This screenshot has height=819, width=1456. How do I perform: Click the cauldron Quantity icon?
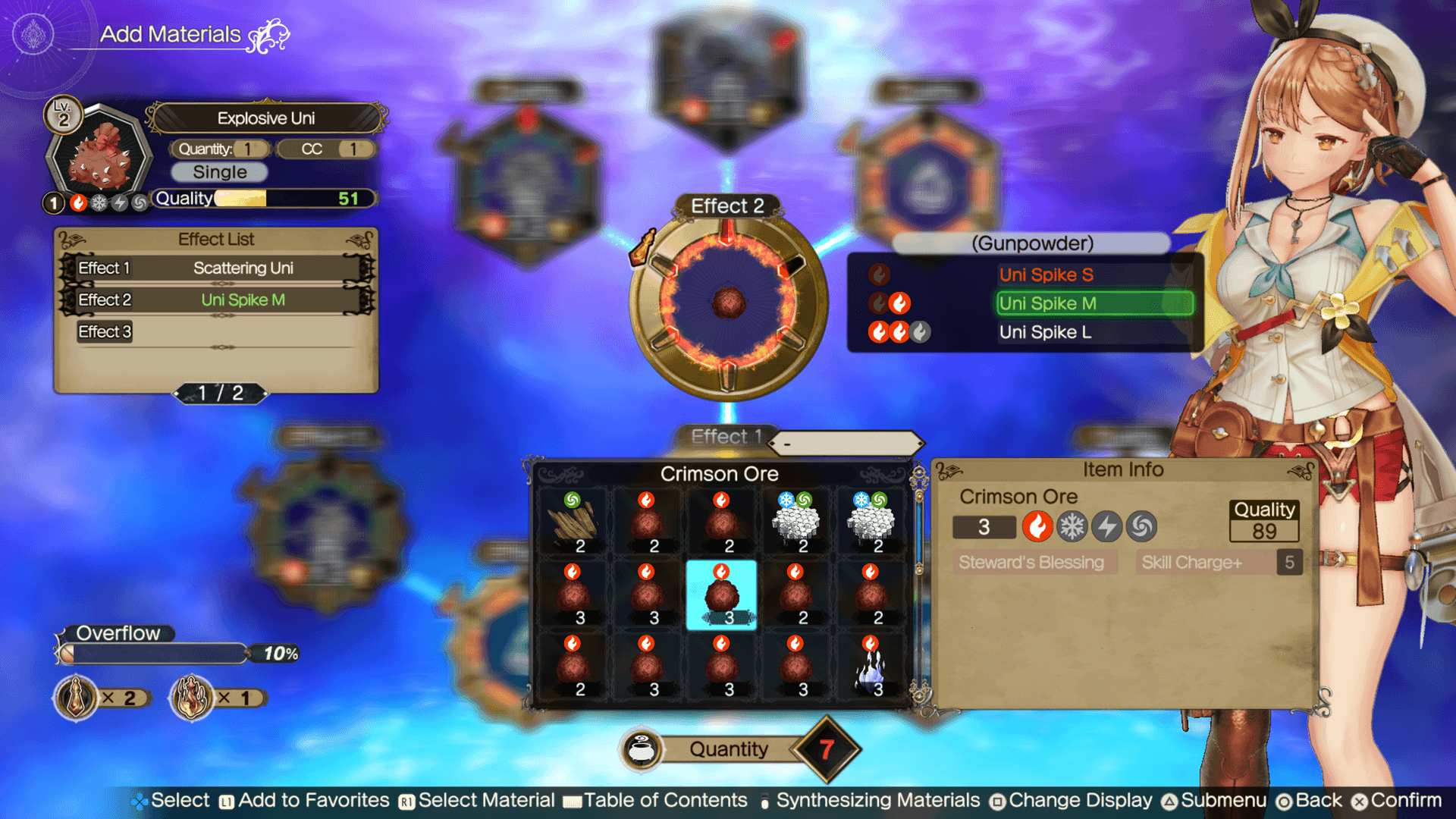(x=642, y=750)
